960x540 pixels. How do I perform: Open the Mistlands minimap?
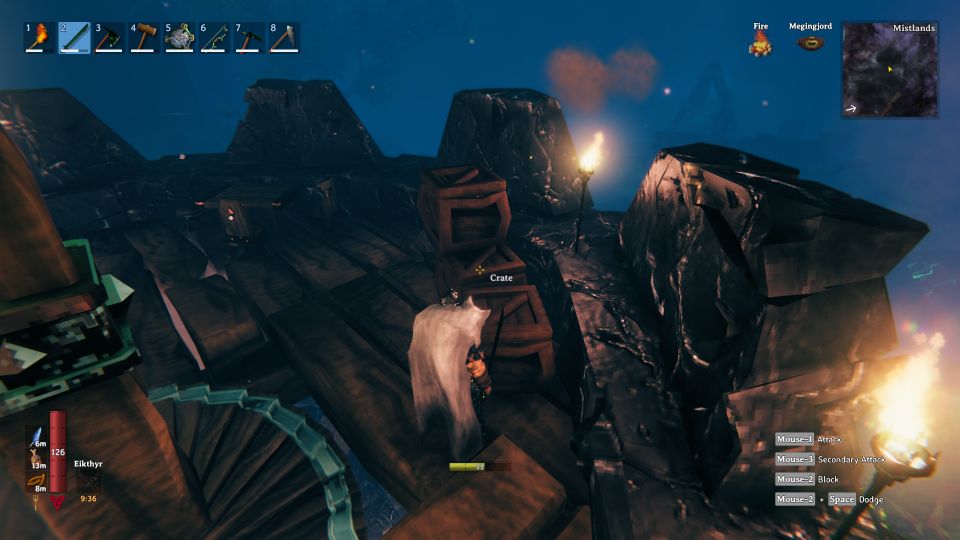tap(890, 70)
